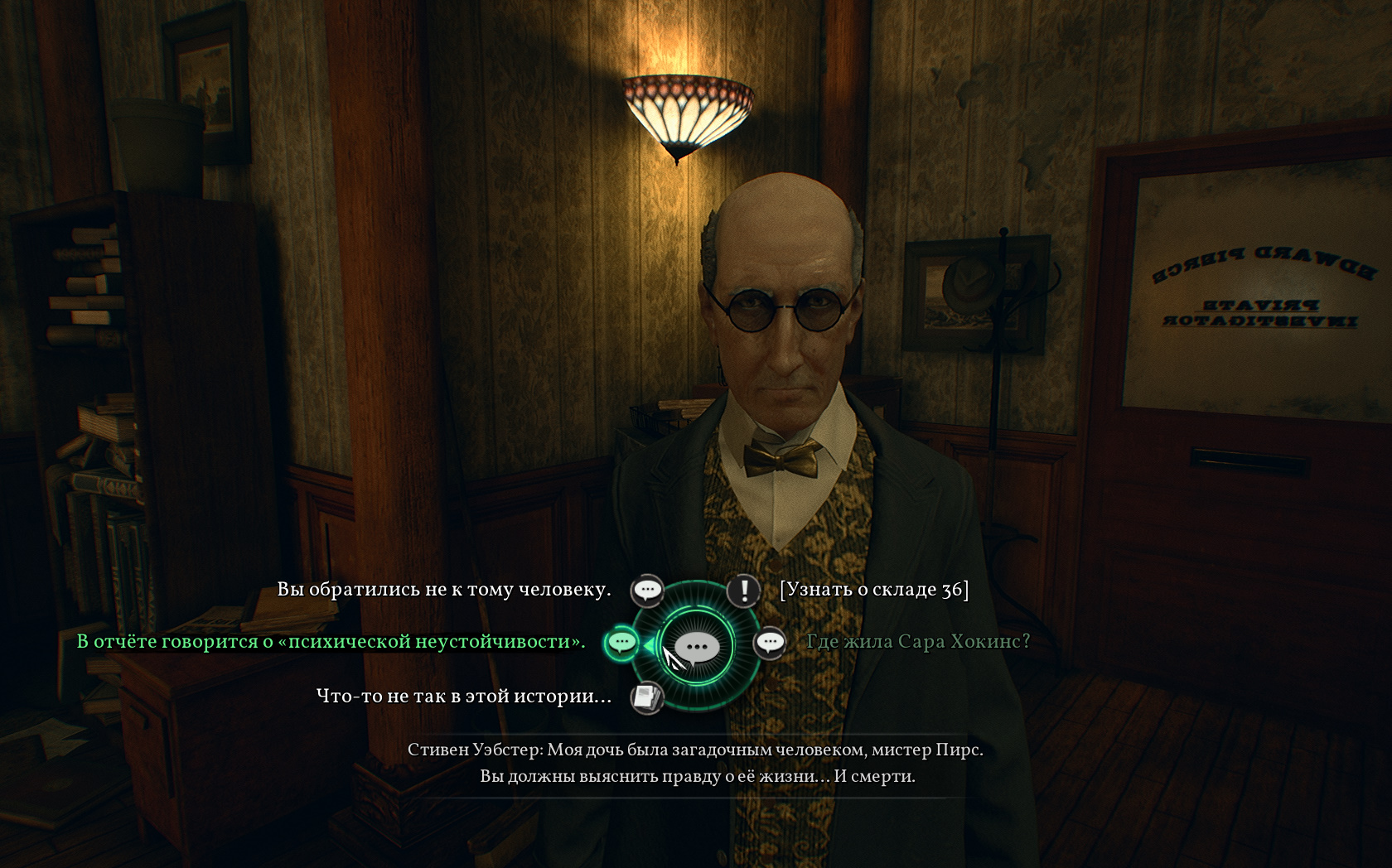Ask "Где жила Сара Хокинс?"
The width and height of the screenshot is (1392, 868).
point(917,642)
